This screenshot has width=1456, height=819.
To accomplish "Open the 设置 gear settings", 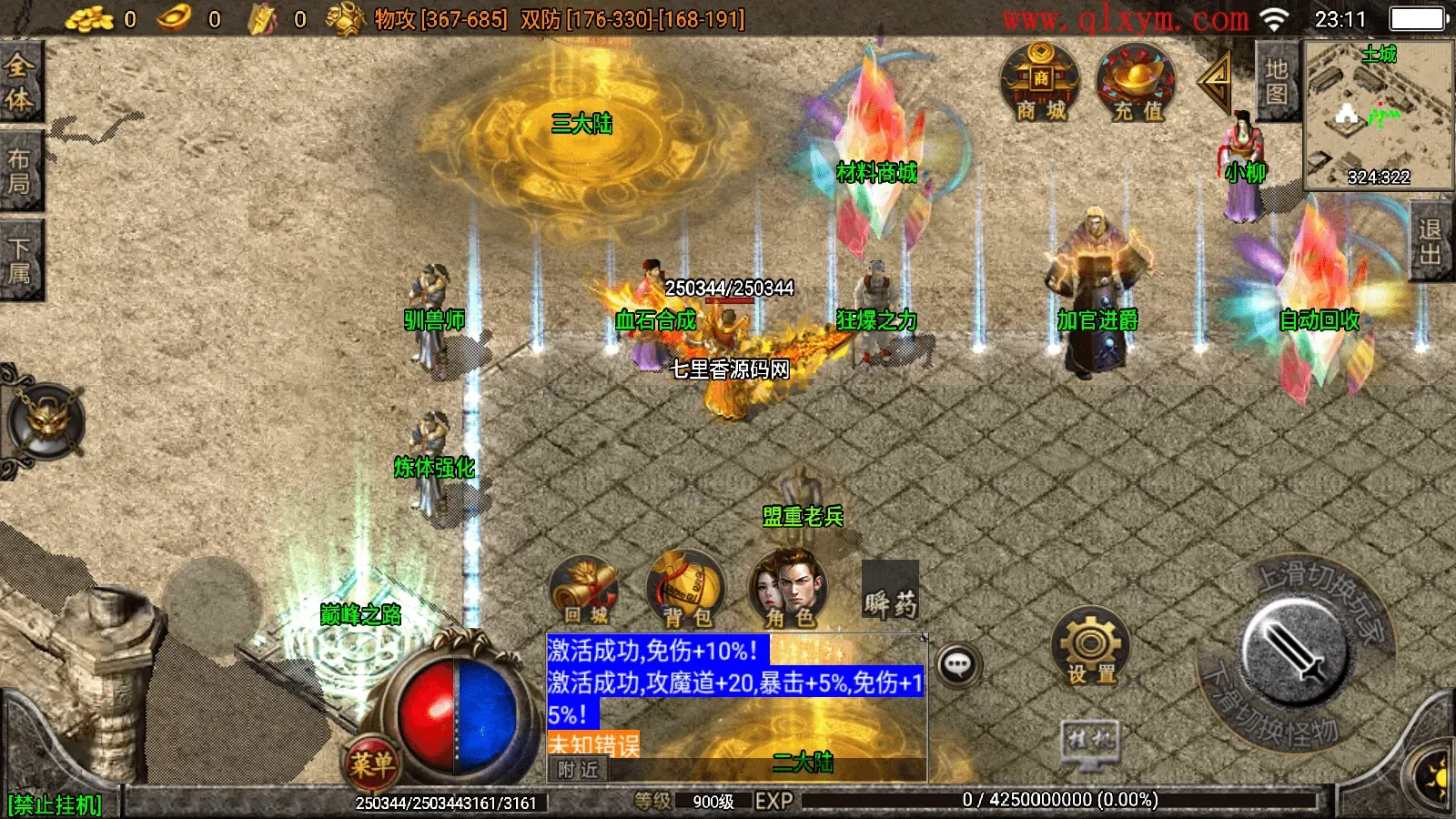I will click(x=1090, y=647).
